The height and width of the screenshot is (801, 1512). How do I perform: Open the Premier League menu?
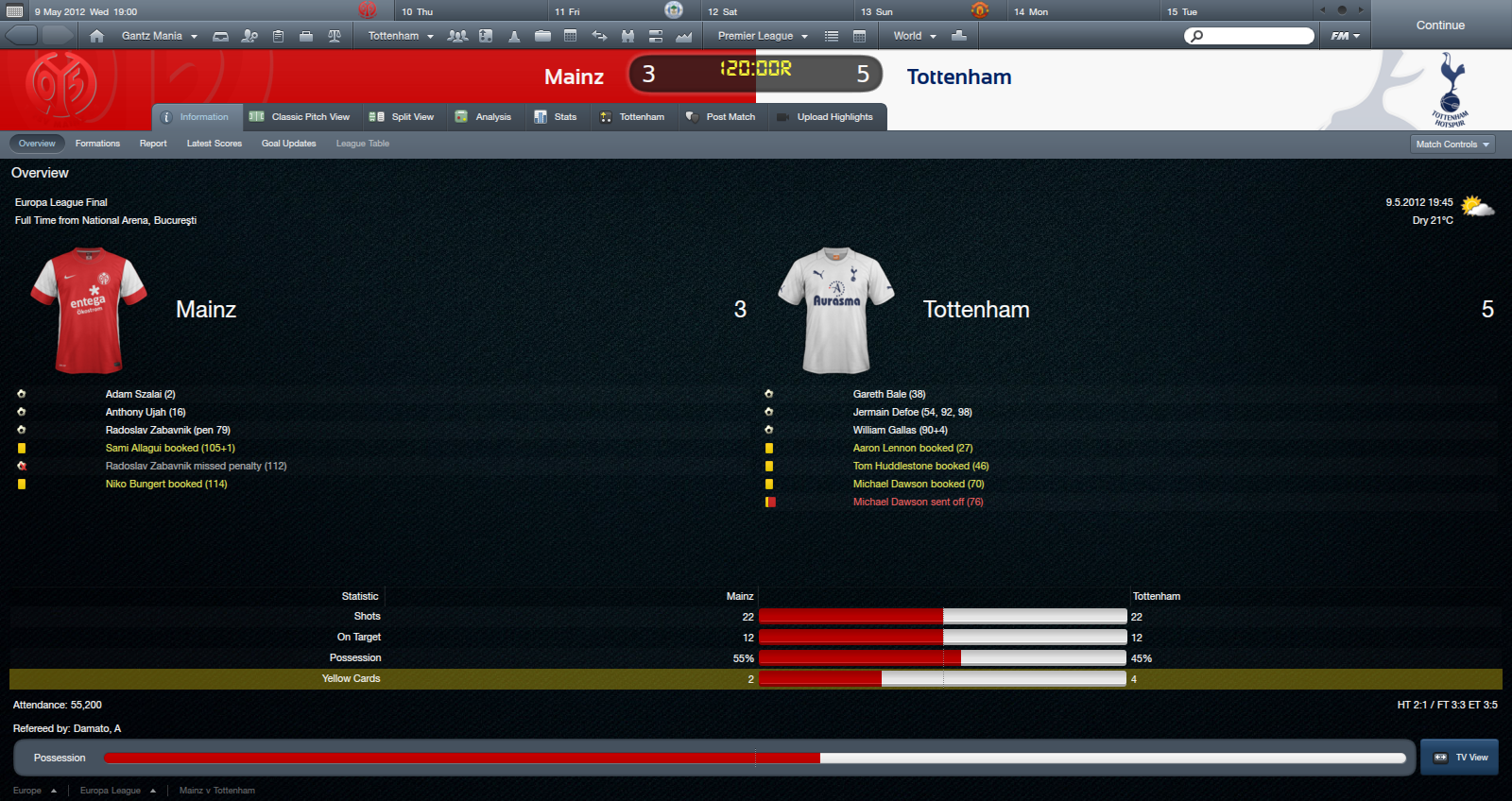[763, 36]
